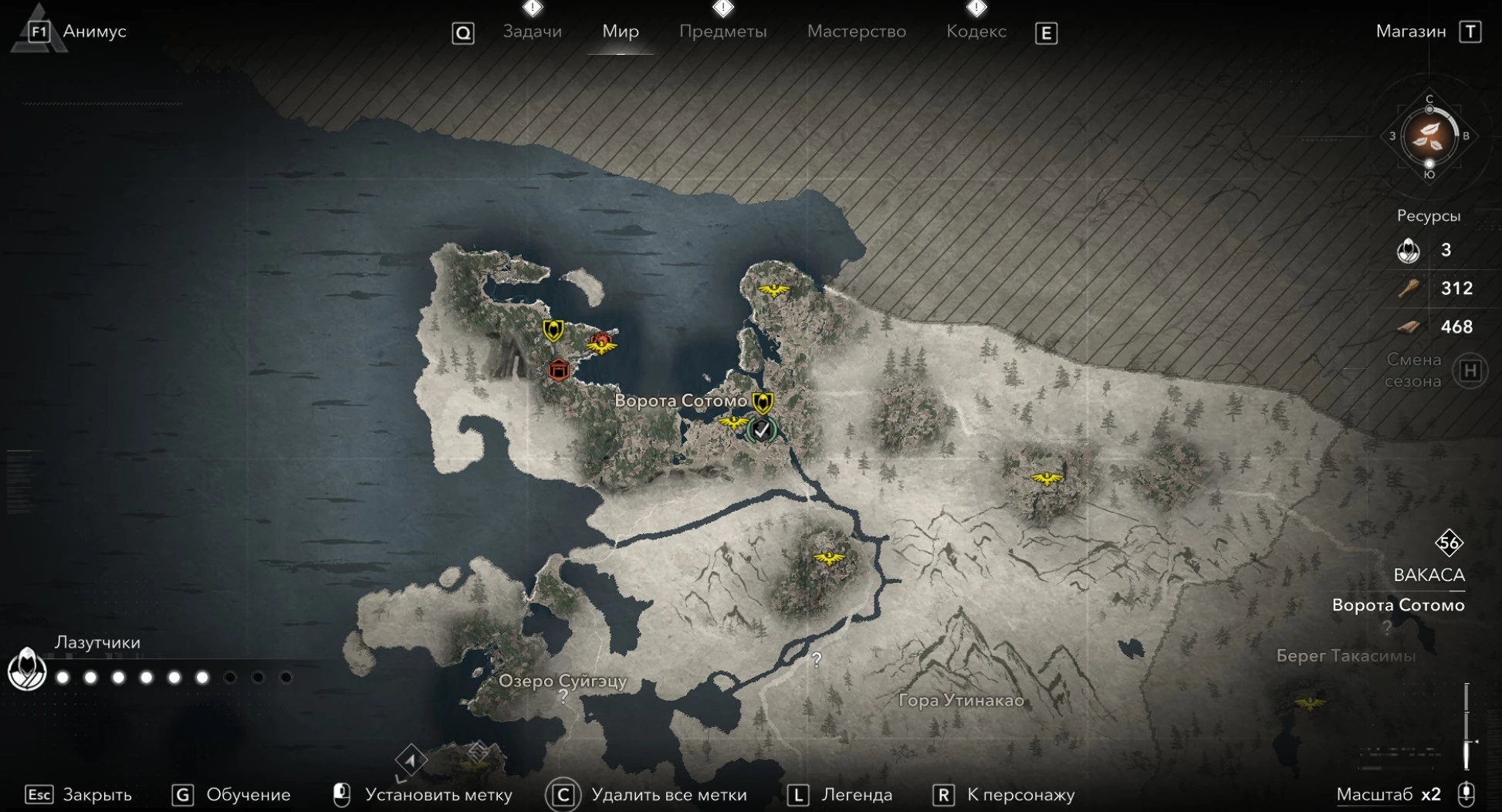Screen dimensions: 1502x812
Task: Close the map with Закрыть
Action: tap(96, 794)
